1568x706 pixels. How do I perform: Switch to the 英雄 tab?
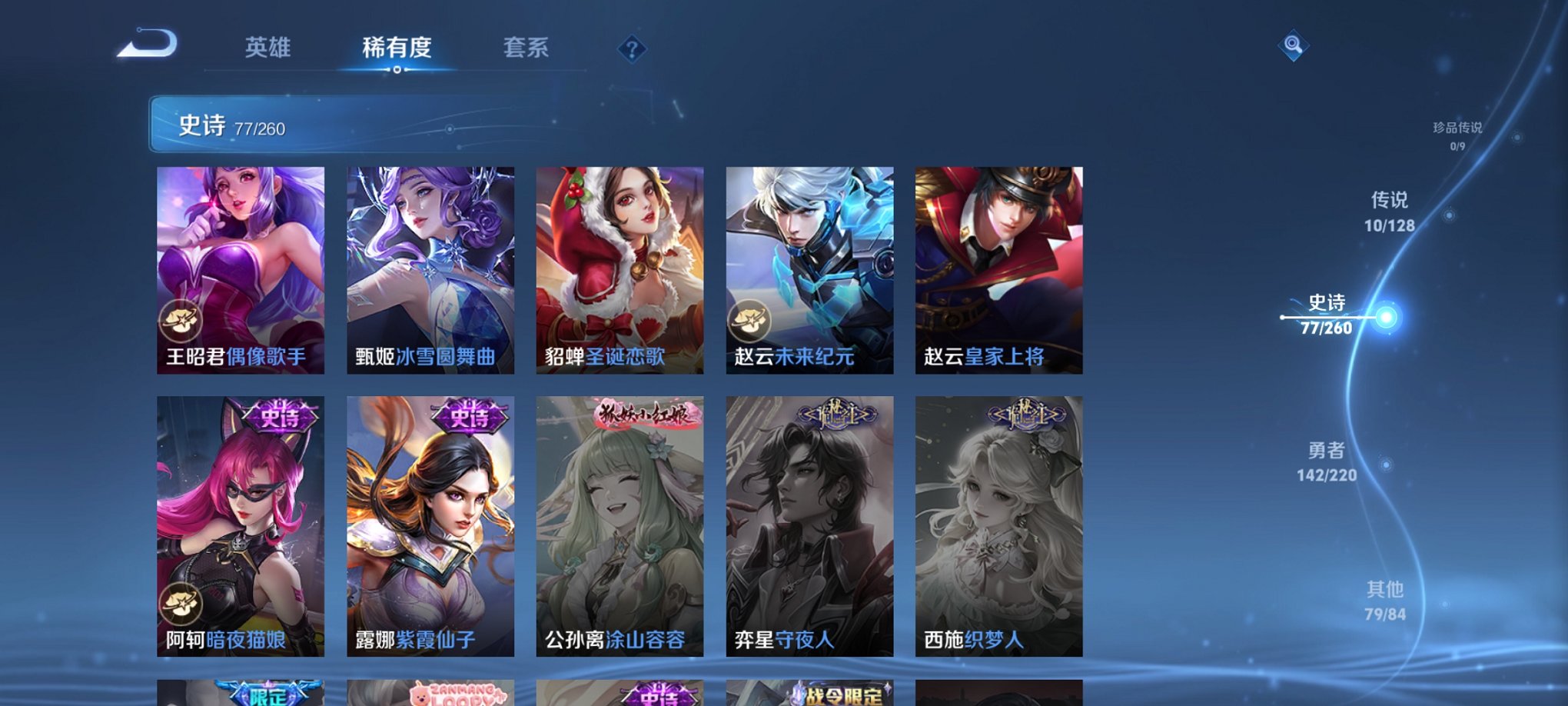tap(267, 48)
